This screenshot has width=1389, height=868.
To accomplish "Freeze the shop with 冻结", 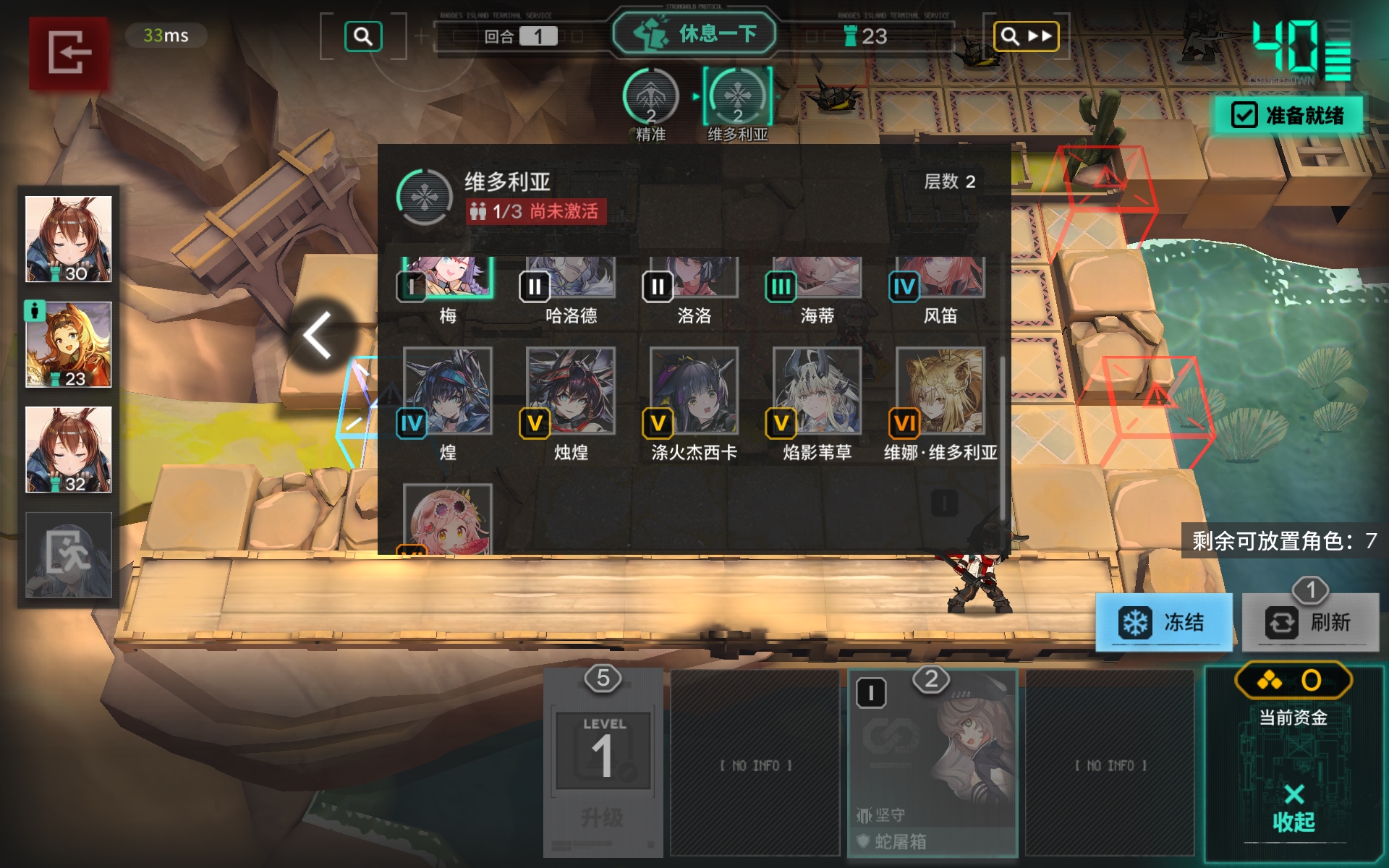I will point(1163,622).
